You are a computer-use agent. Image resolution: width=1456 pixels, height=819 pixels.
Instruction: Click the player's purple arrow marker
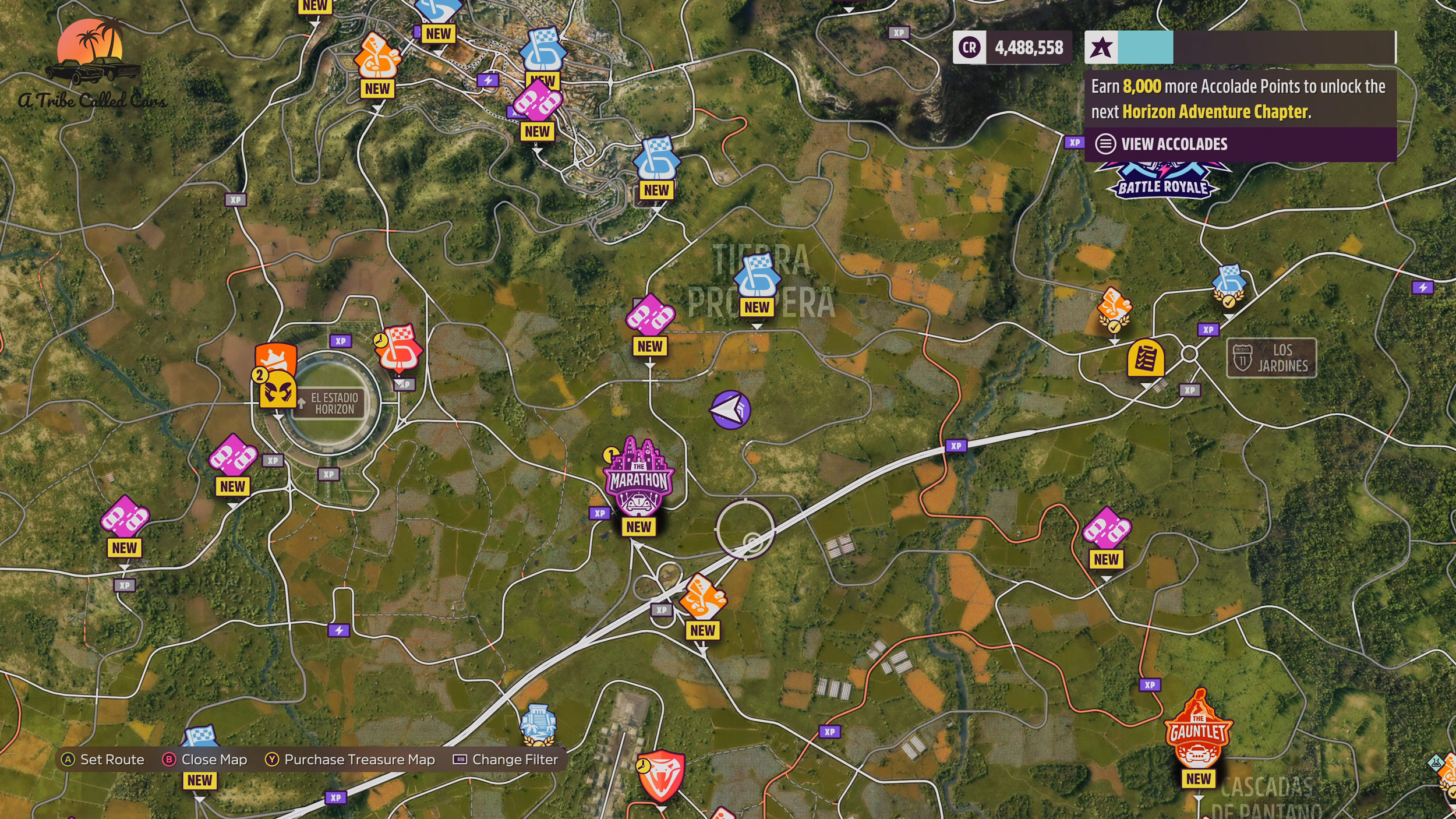pyautogui.click(x=730, y=409)
